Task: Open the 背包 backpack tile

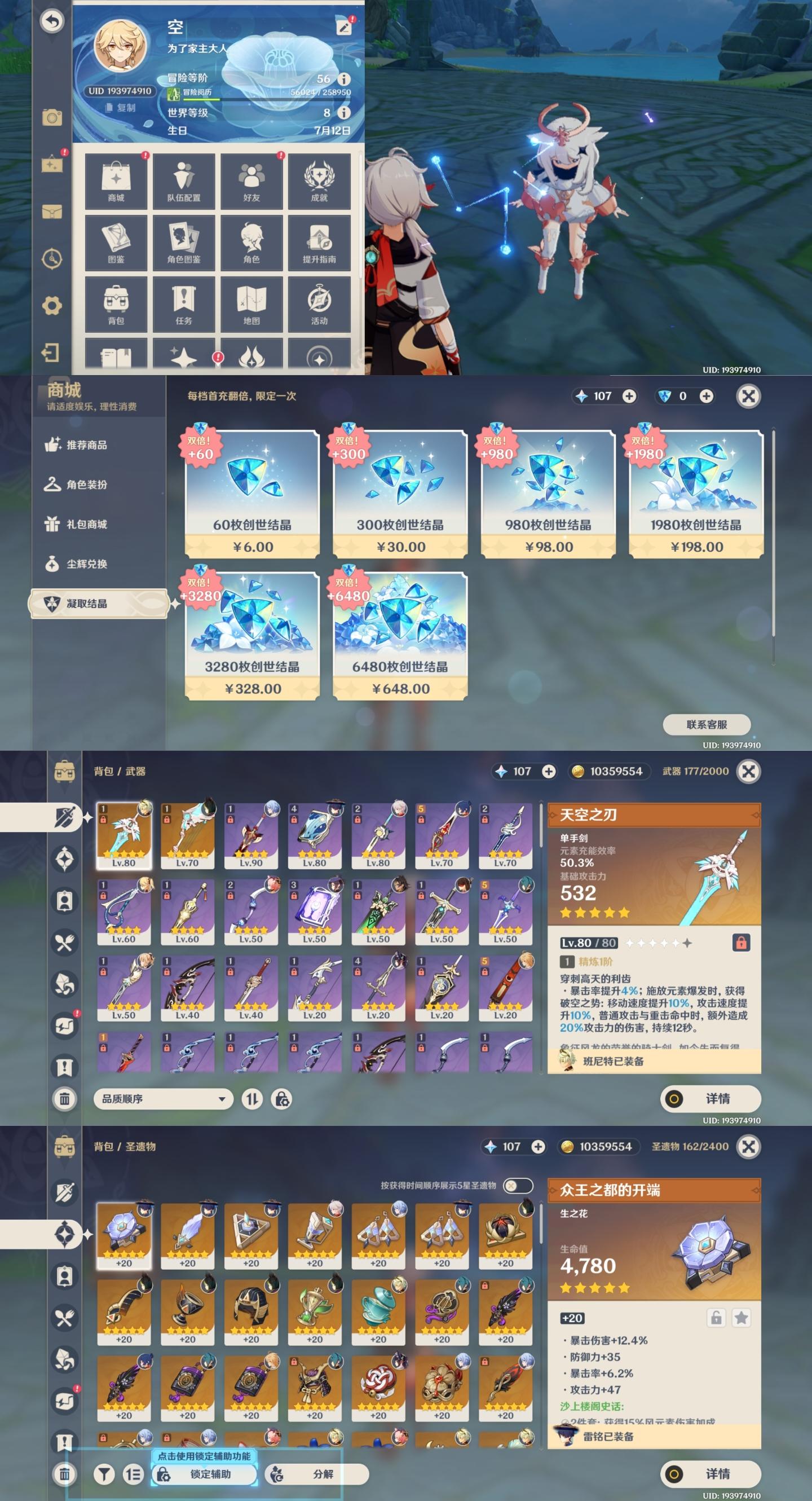Action: point(116,303)
